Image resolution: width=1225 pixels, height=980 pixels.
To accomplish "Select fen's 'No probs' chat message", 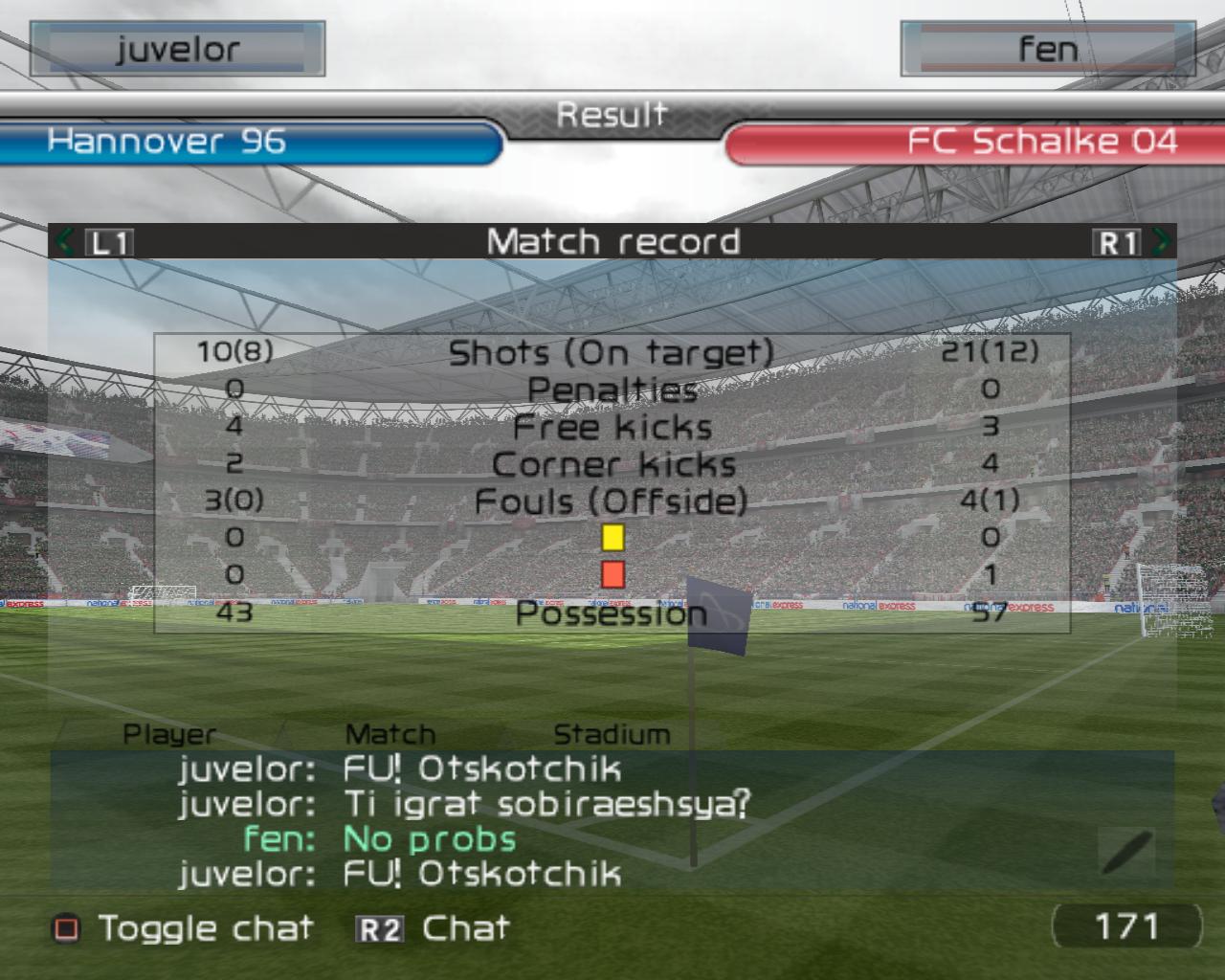I will tap(430, 839).
